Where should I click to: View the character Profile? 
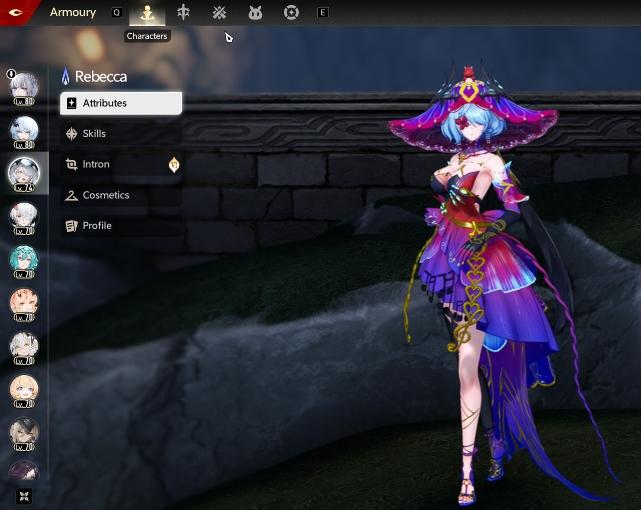96,226
